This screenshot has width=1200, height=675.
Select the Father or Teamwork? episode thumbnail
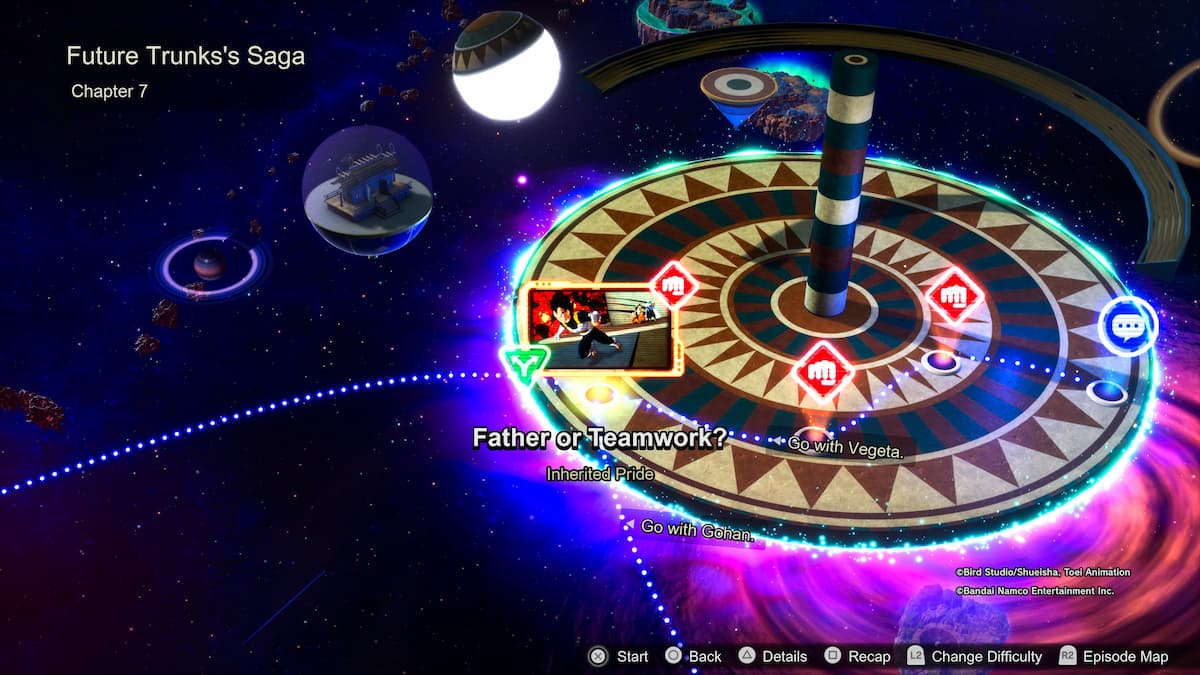coord(598,329)
